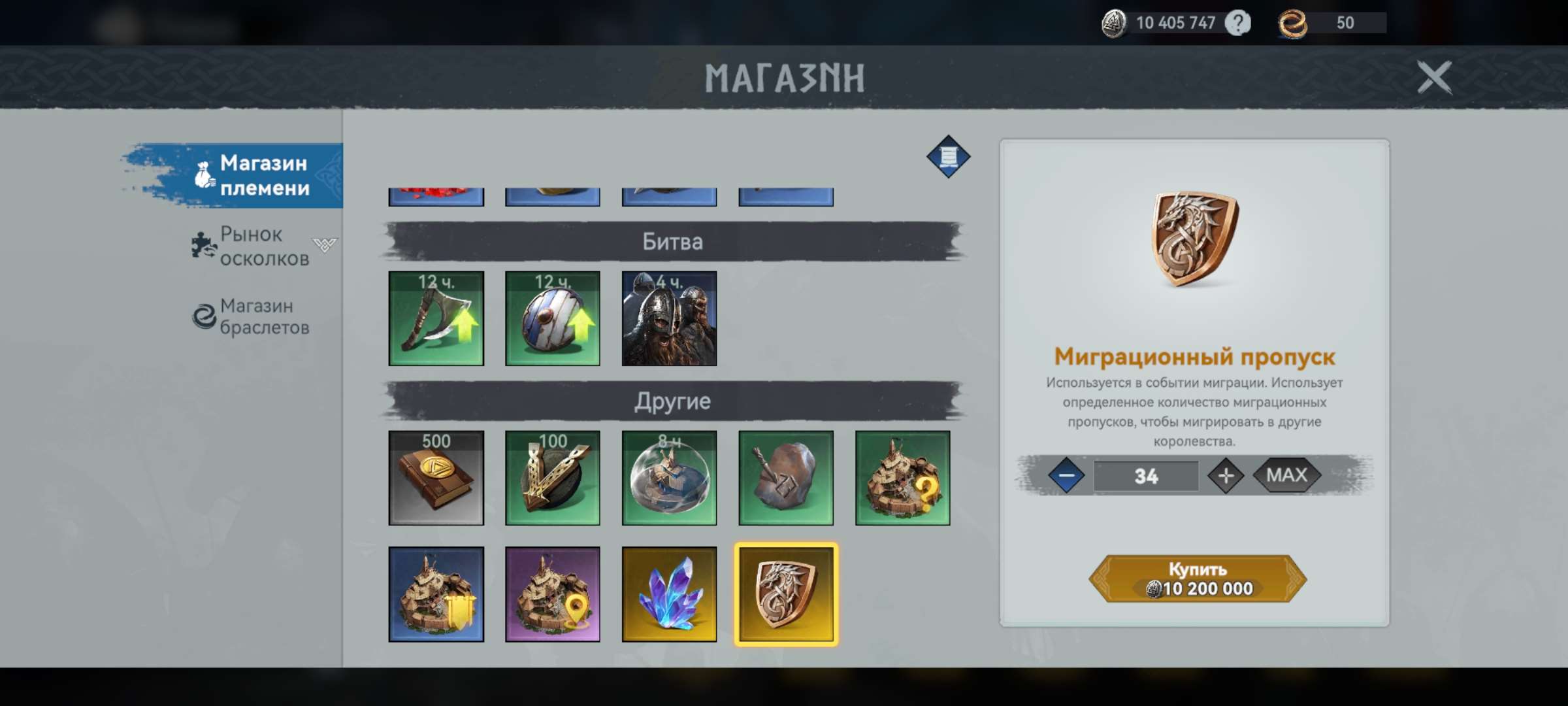Screen dimensions: 1568x706
Task: Increase purchase quantity with plus button
Action: click(x=1226, y=476)
